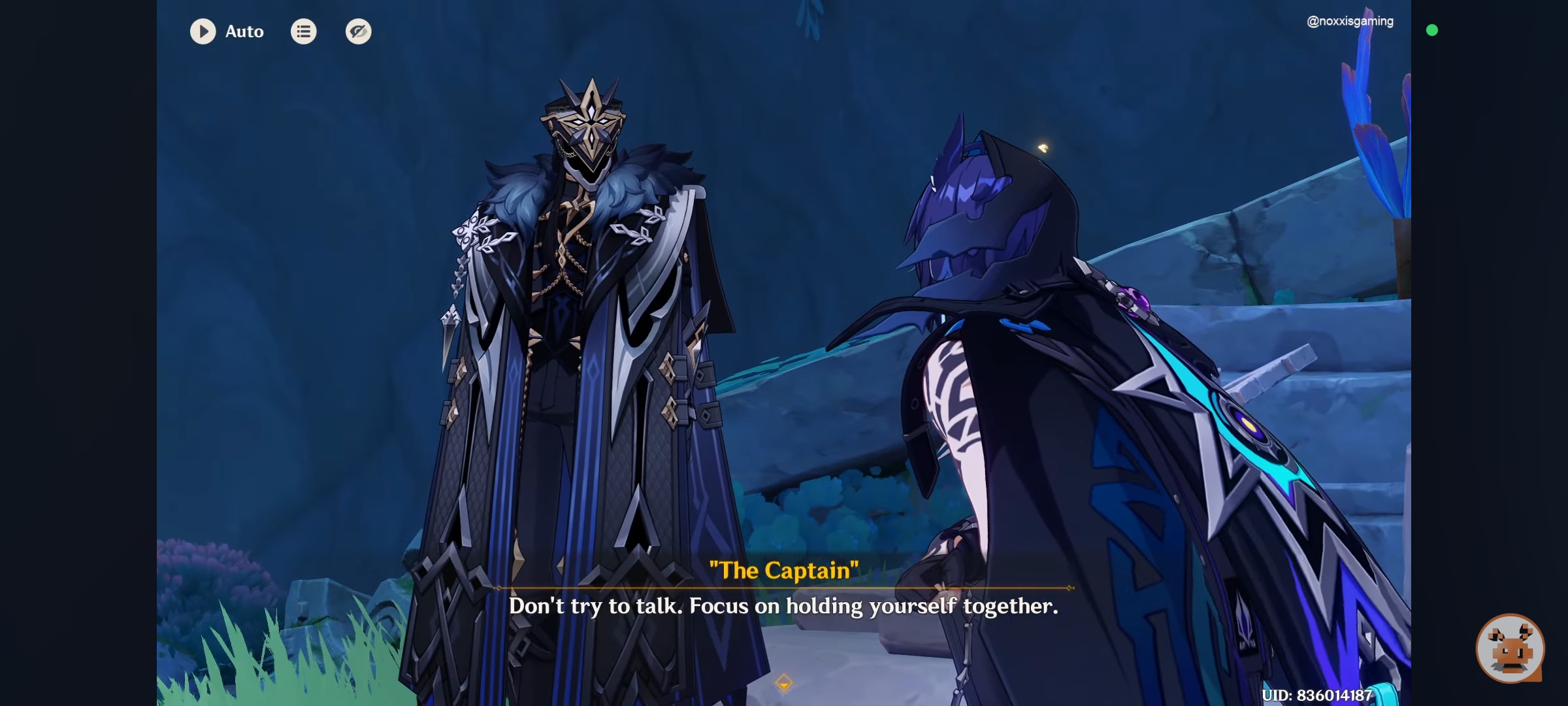Click the list-style conversation log button

(303, 31)
